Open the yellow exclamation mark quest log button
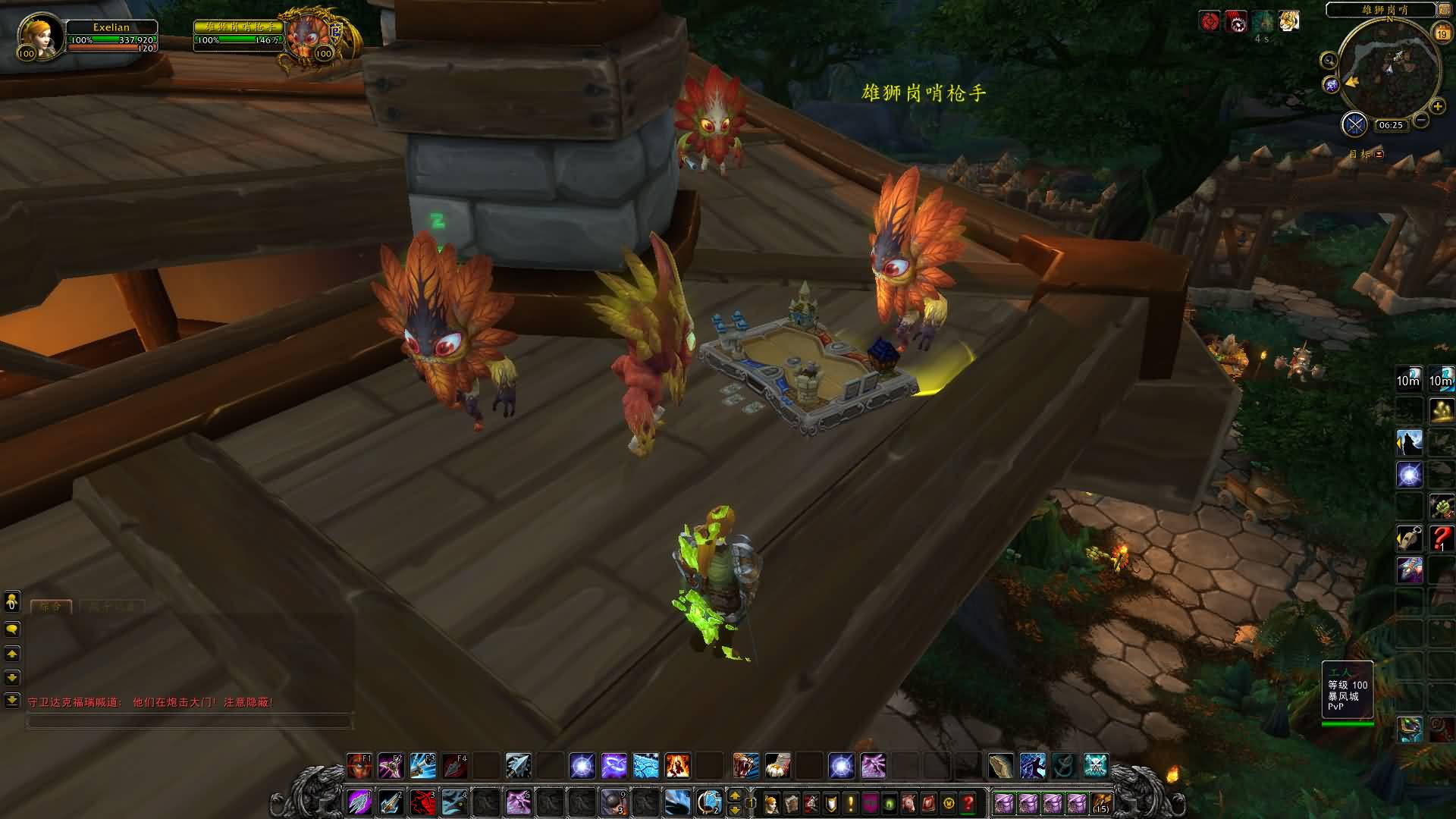The width and height of the screenshot is (1456, 819). click(850, 802)
